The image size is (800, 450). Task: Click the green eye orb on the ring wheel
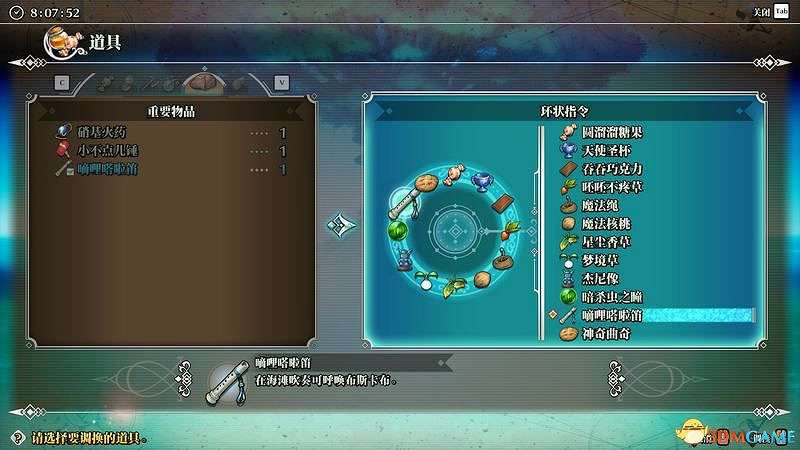tap(396, 230)
